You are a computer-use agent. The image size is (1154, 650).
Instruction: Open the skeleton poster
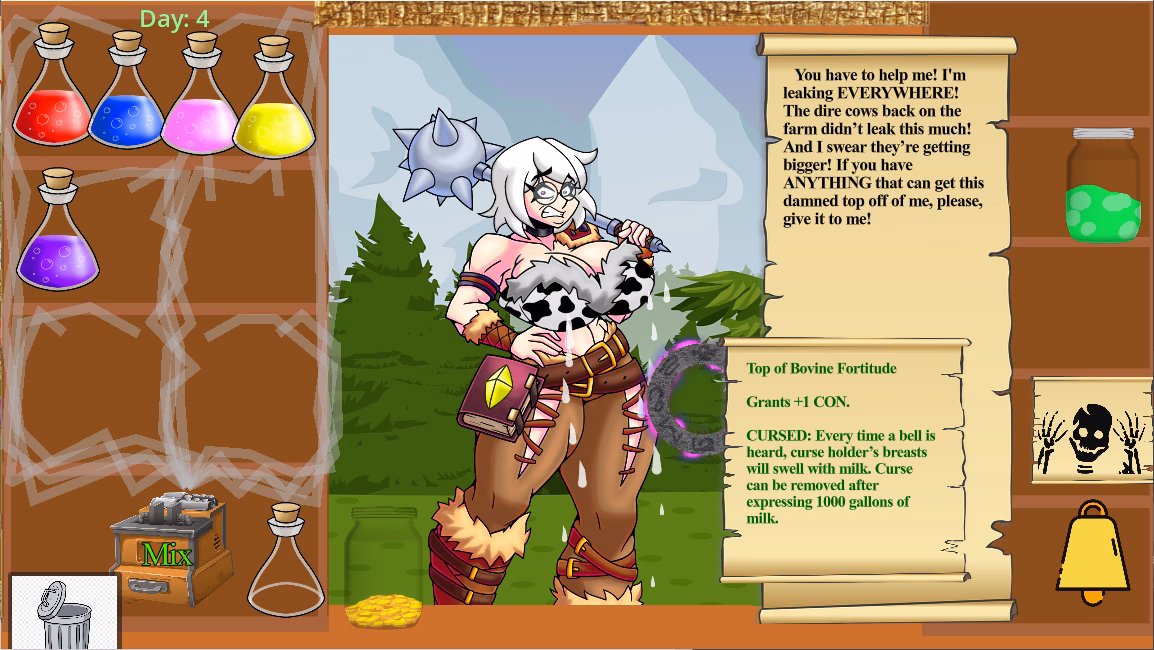click(x=1091, y=431)
